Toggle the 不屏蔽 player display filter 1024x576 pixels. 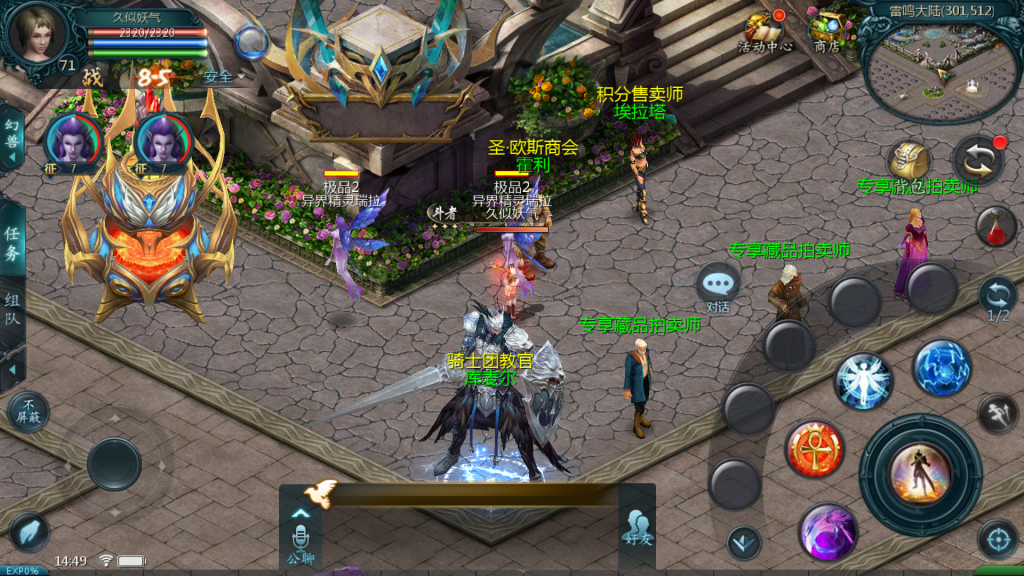coord(28,411)
